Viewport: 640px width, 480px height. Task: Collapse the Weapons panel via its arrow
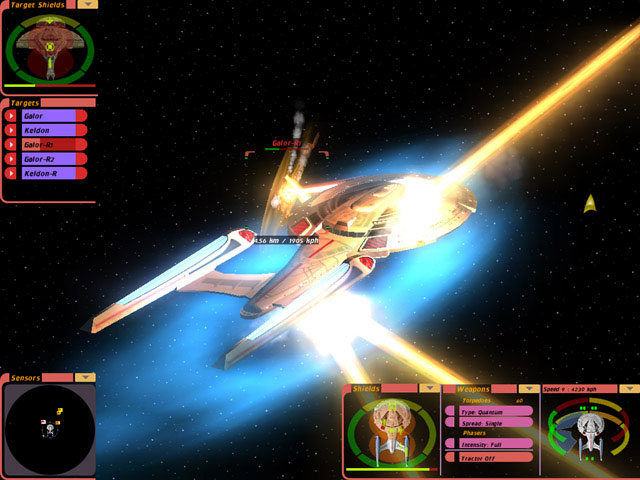coord(528,388)
